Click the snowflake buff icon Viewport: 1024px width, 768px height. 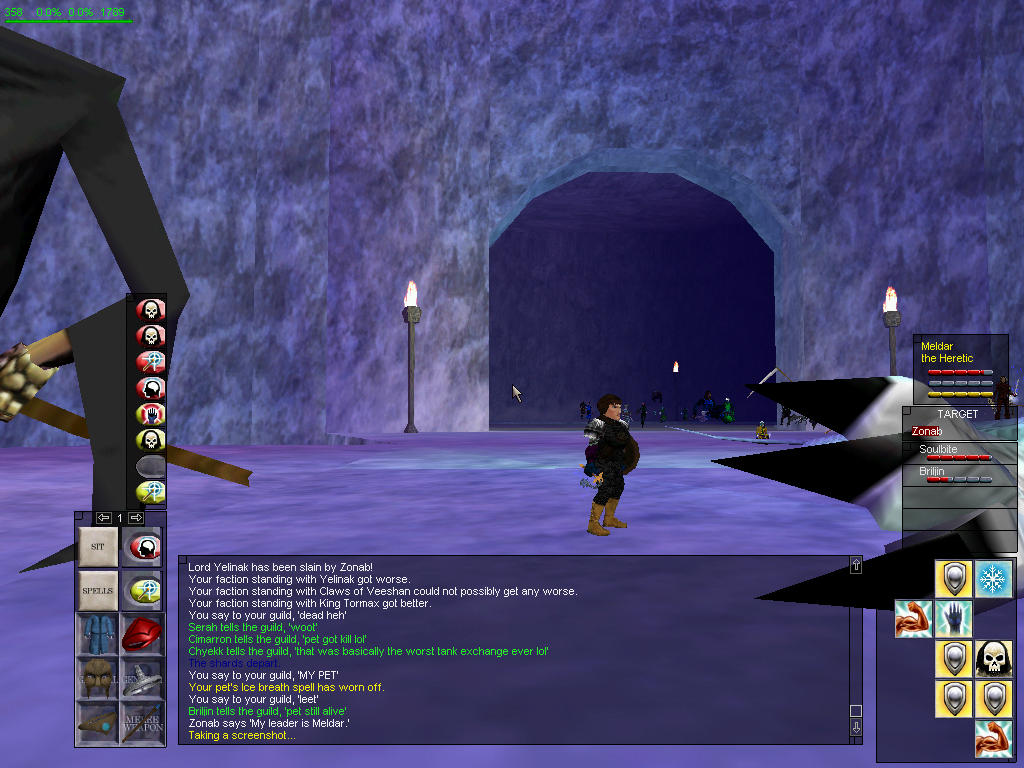(x=993, y=579)
